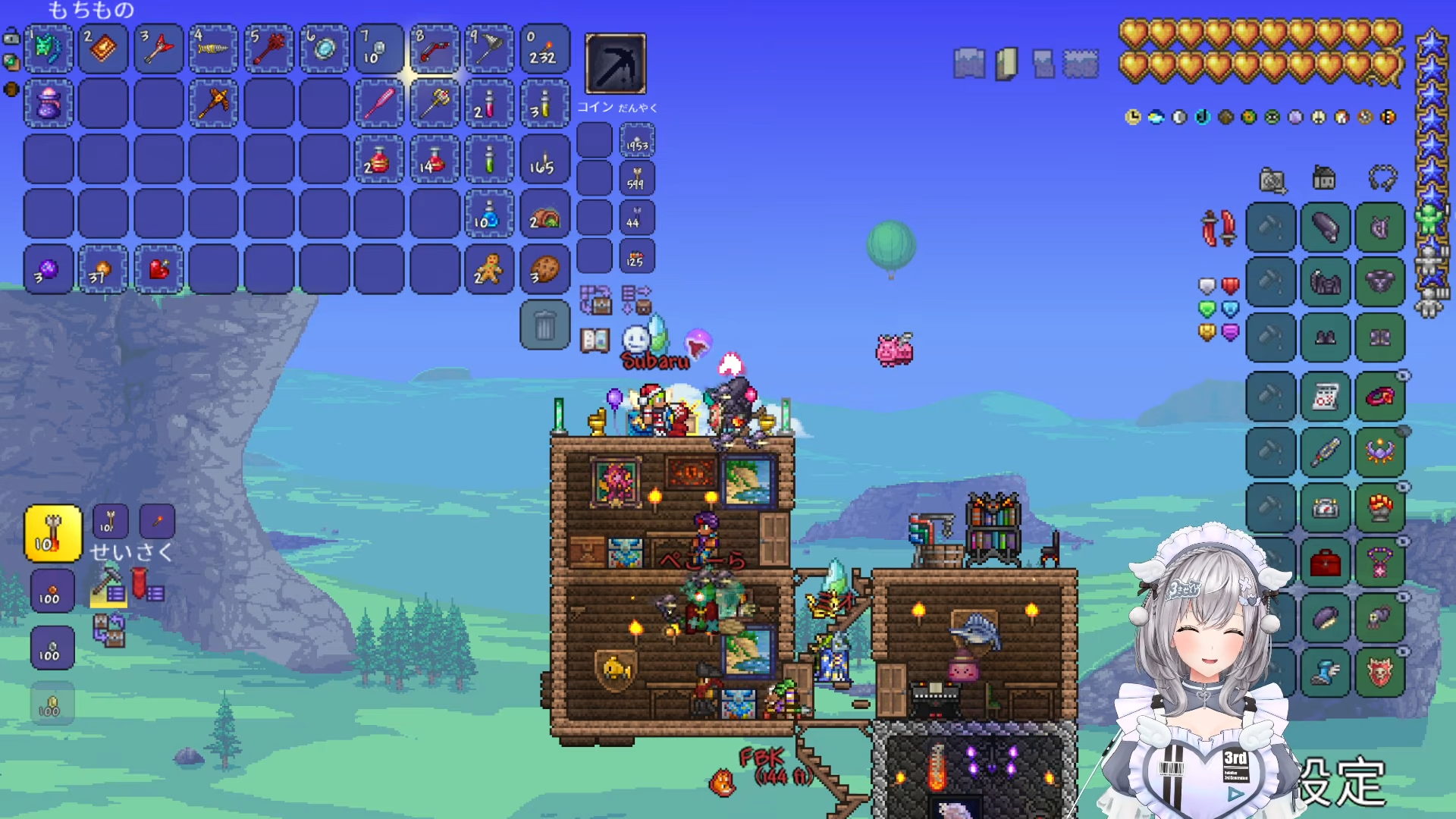
Task: Open the housing menu icon
Action: 1324,179
